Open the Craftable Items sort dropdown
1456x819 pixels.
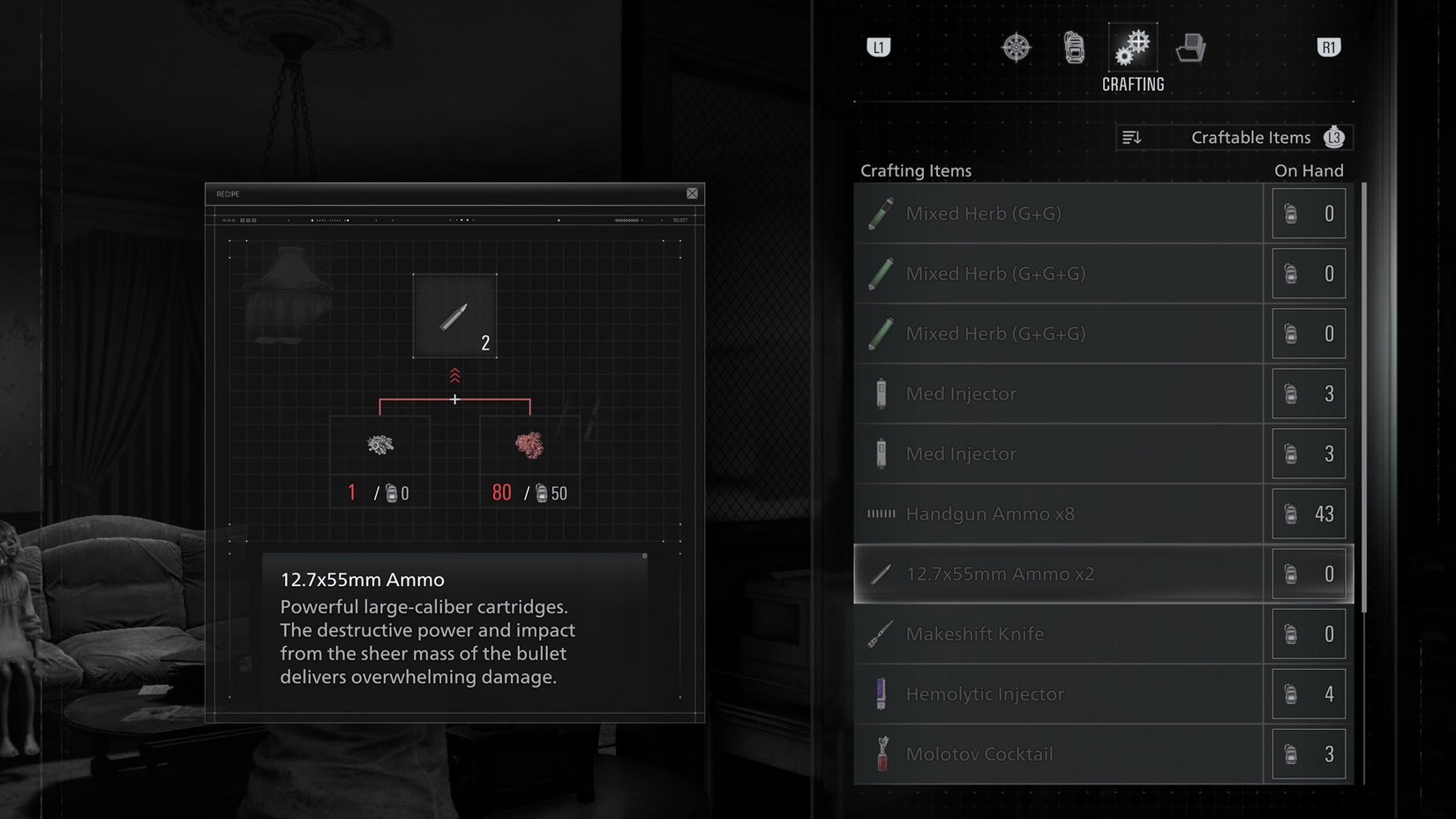(1234, 137)
